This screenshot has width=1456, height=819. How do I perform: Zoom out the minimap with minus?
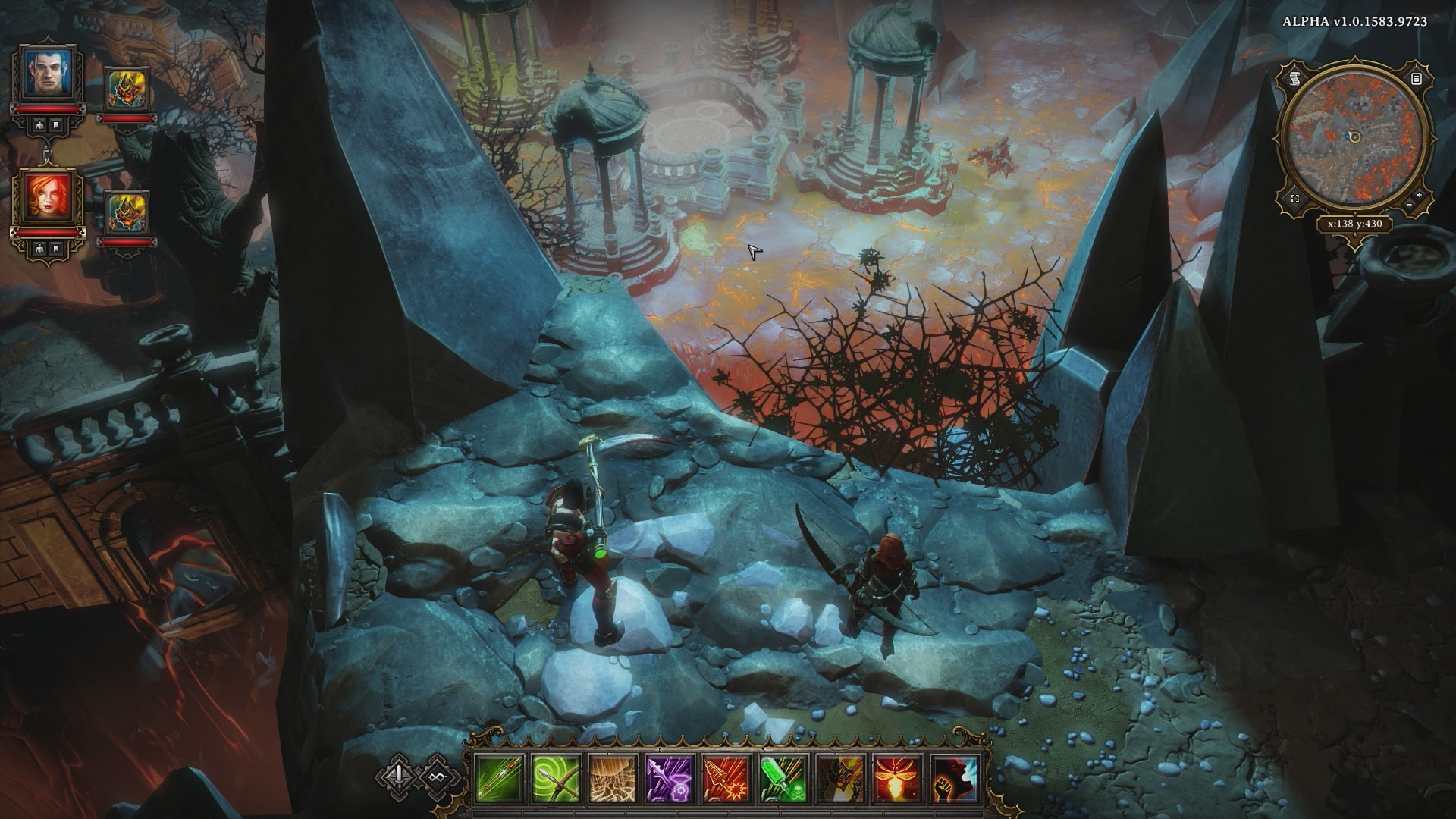click(1409, 206)
